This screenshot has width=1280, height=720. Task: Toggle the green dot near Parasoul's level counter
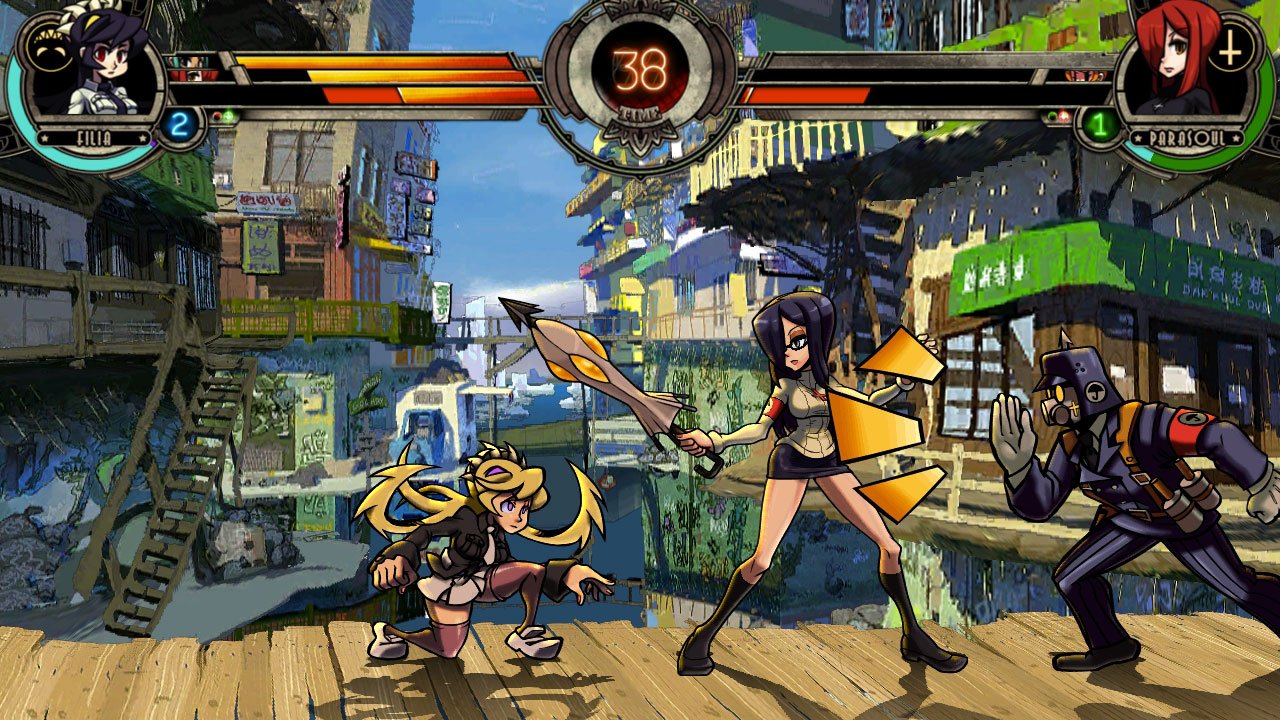point(1052,115)
